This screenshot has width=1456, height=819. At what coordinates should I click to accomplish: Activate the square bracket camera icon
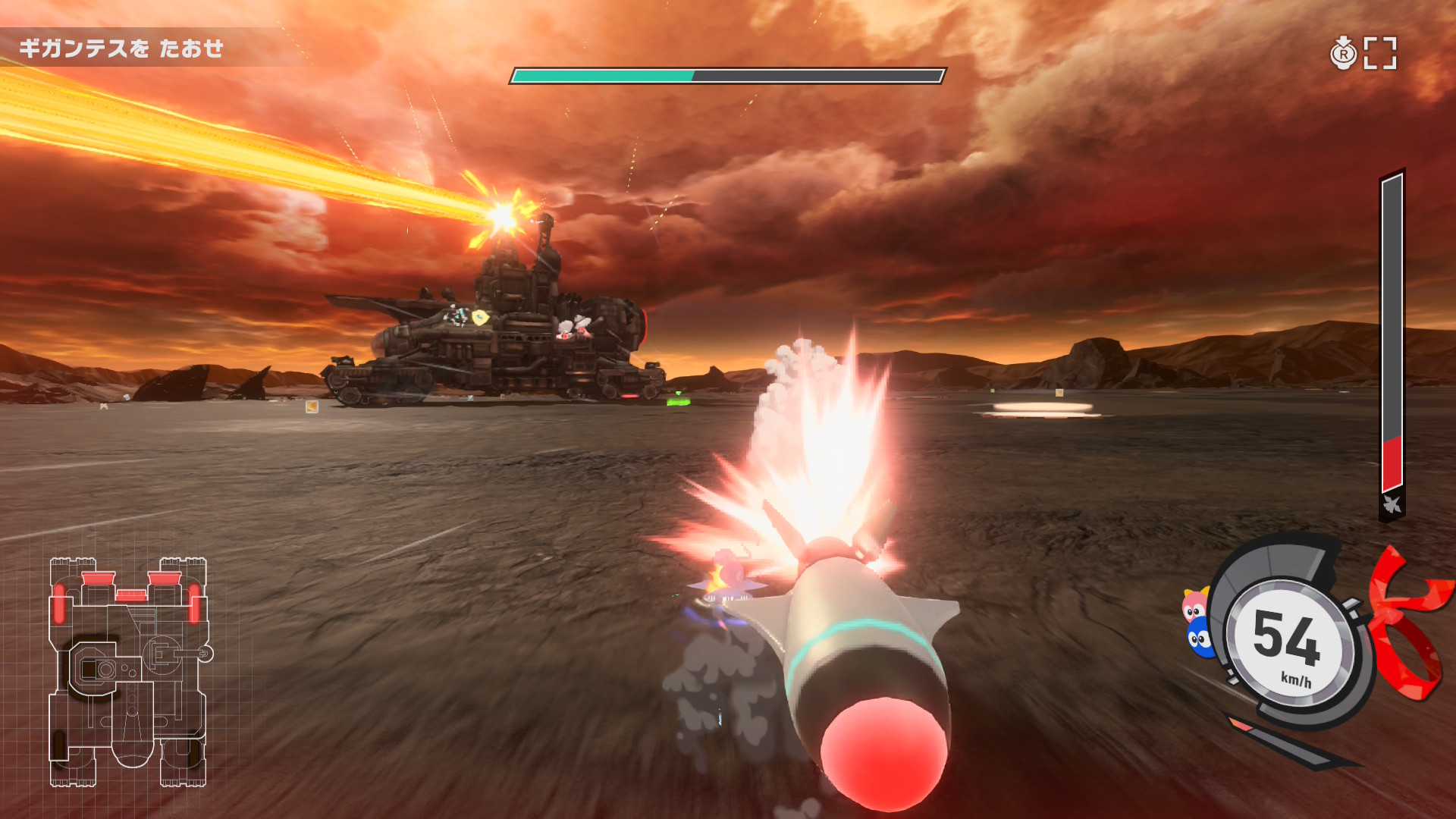[1379, 53]
